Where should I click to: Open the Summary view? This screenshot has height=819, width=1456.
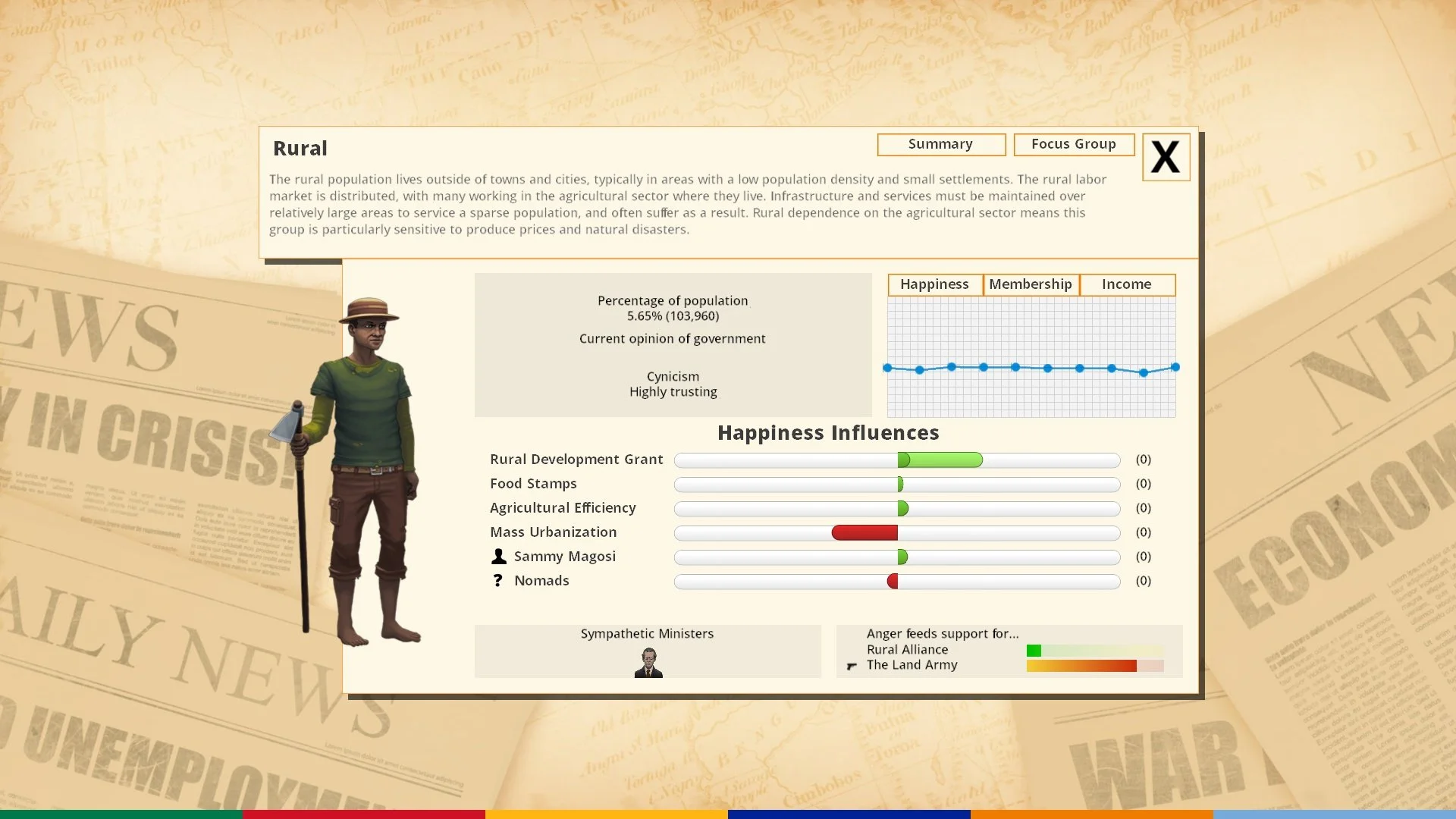[941, 144]
